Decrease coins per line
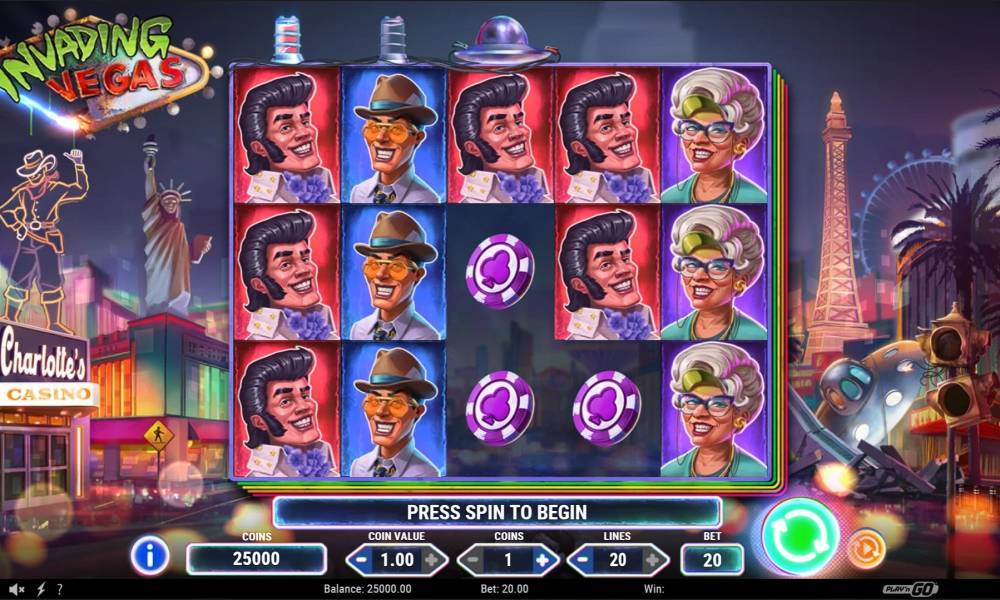Image resolution: width=1000 pixels, height=600 pixels. tap(473, 560)
